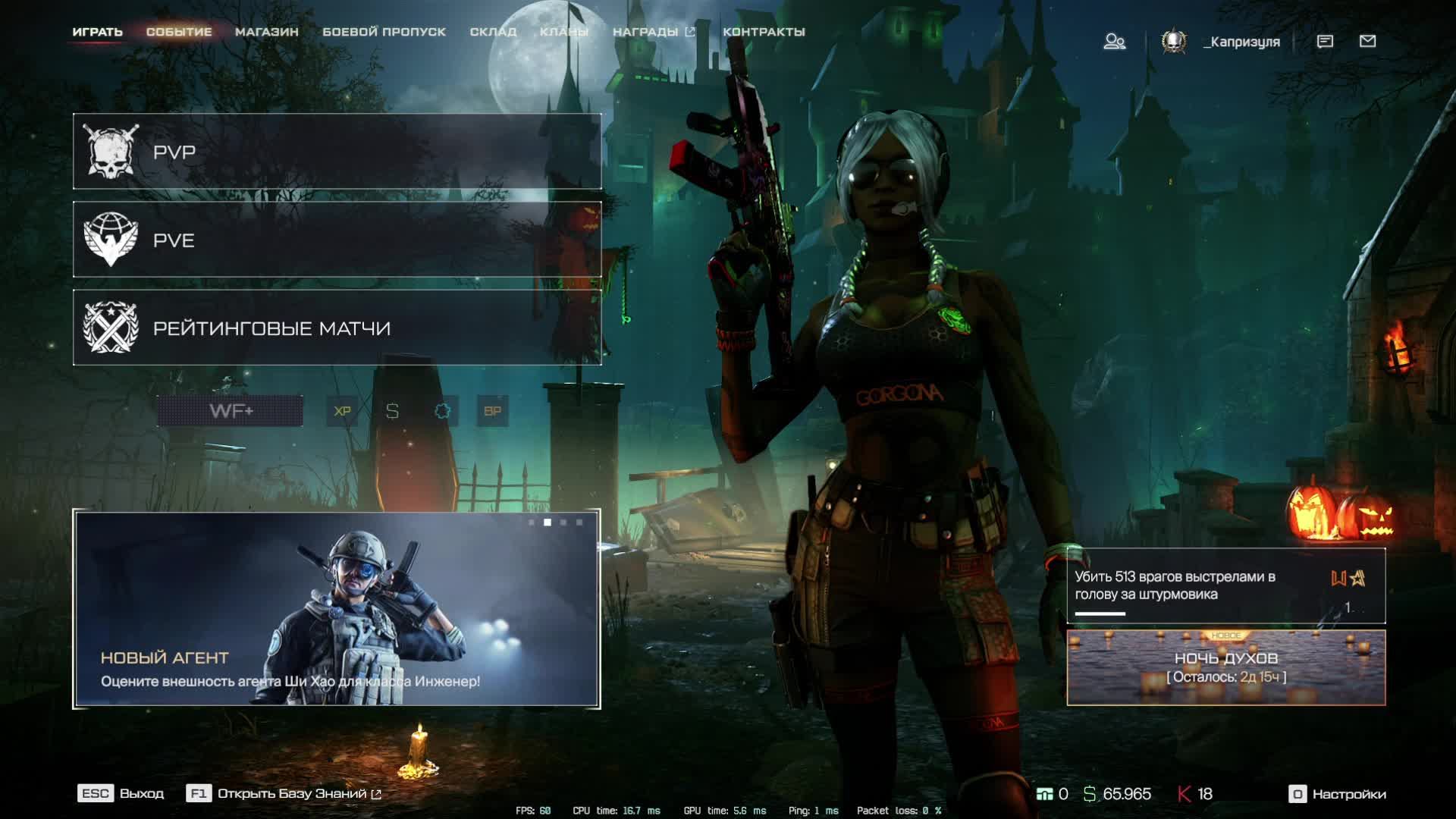
Task: Open the КЛАНЫ tab
Action: [x=563, y=32]
